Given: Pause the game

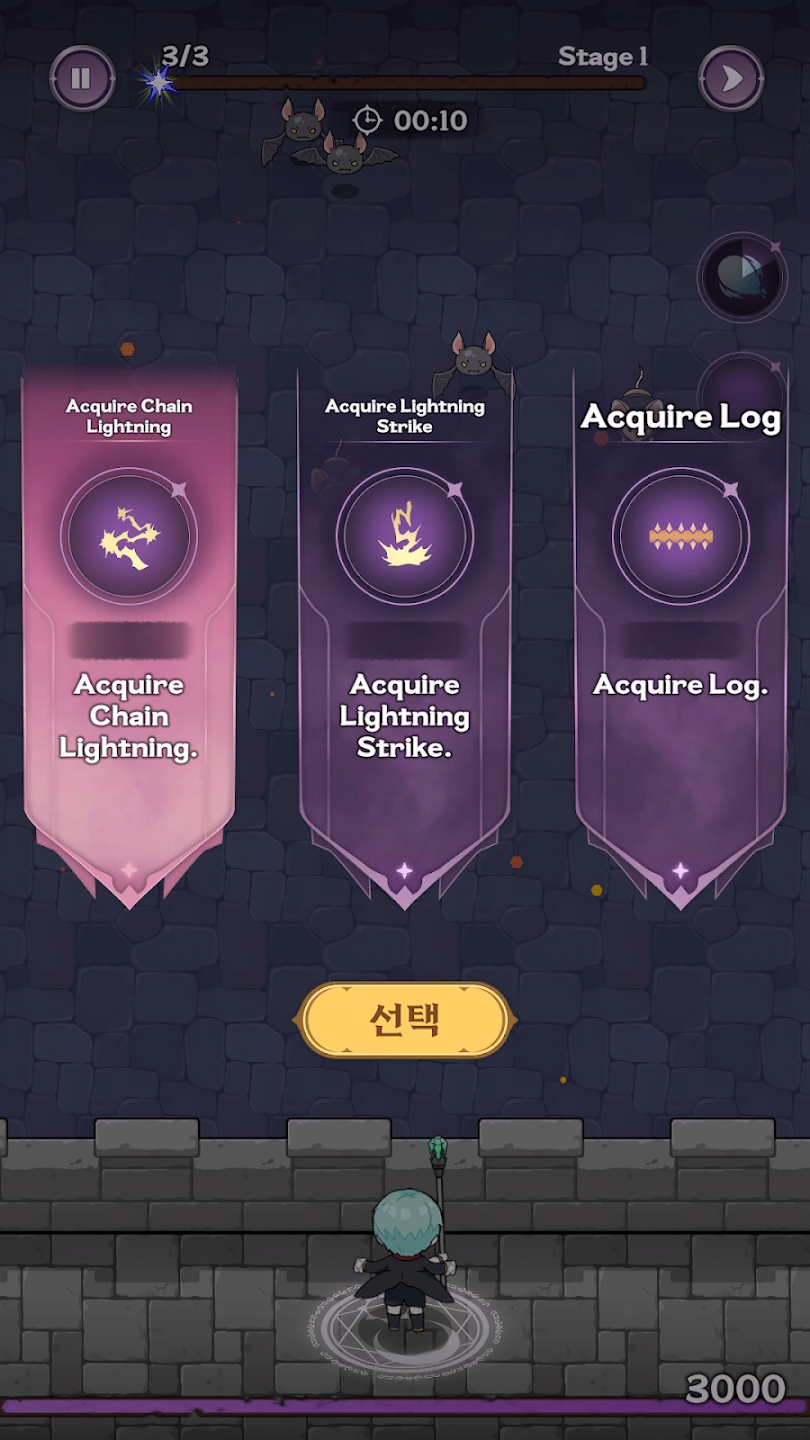Looking at the screenshot, I should click(x=81, y=78).
